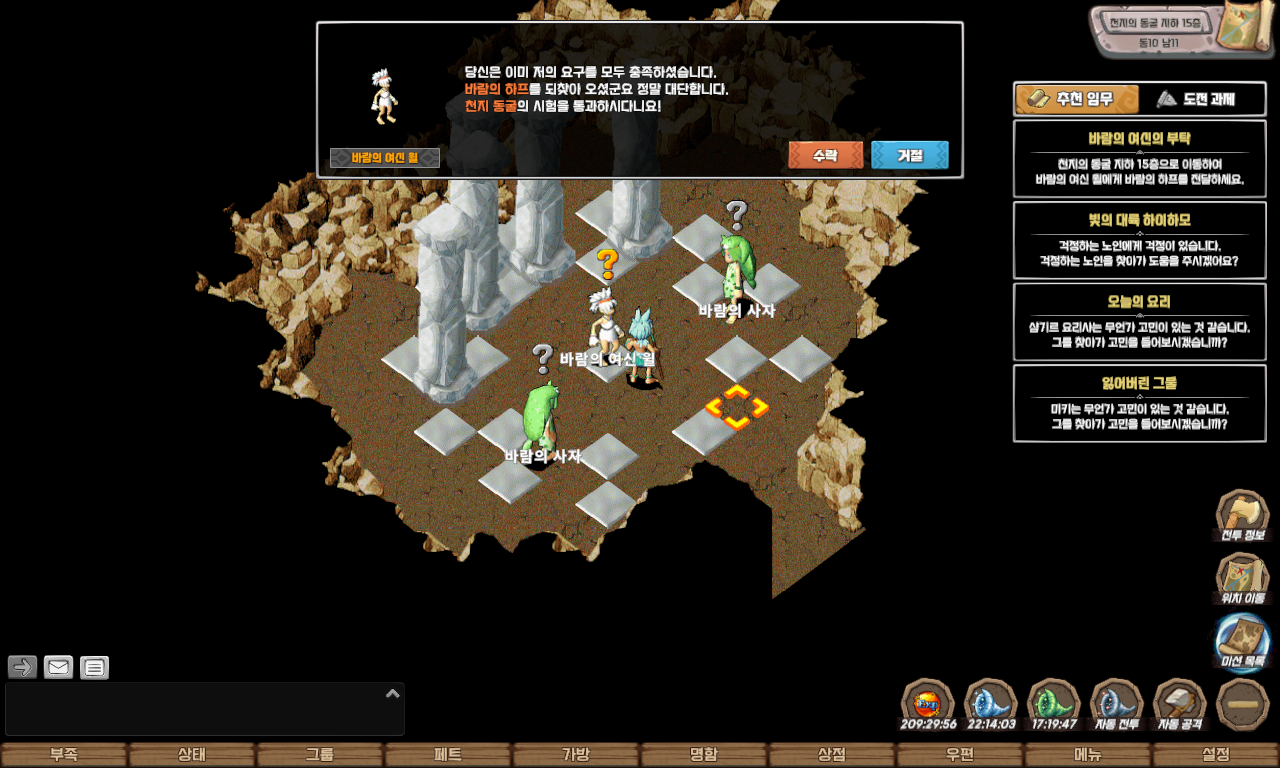
Task: Open the map scroll icon
Action: click(x=1246, y=30)
